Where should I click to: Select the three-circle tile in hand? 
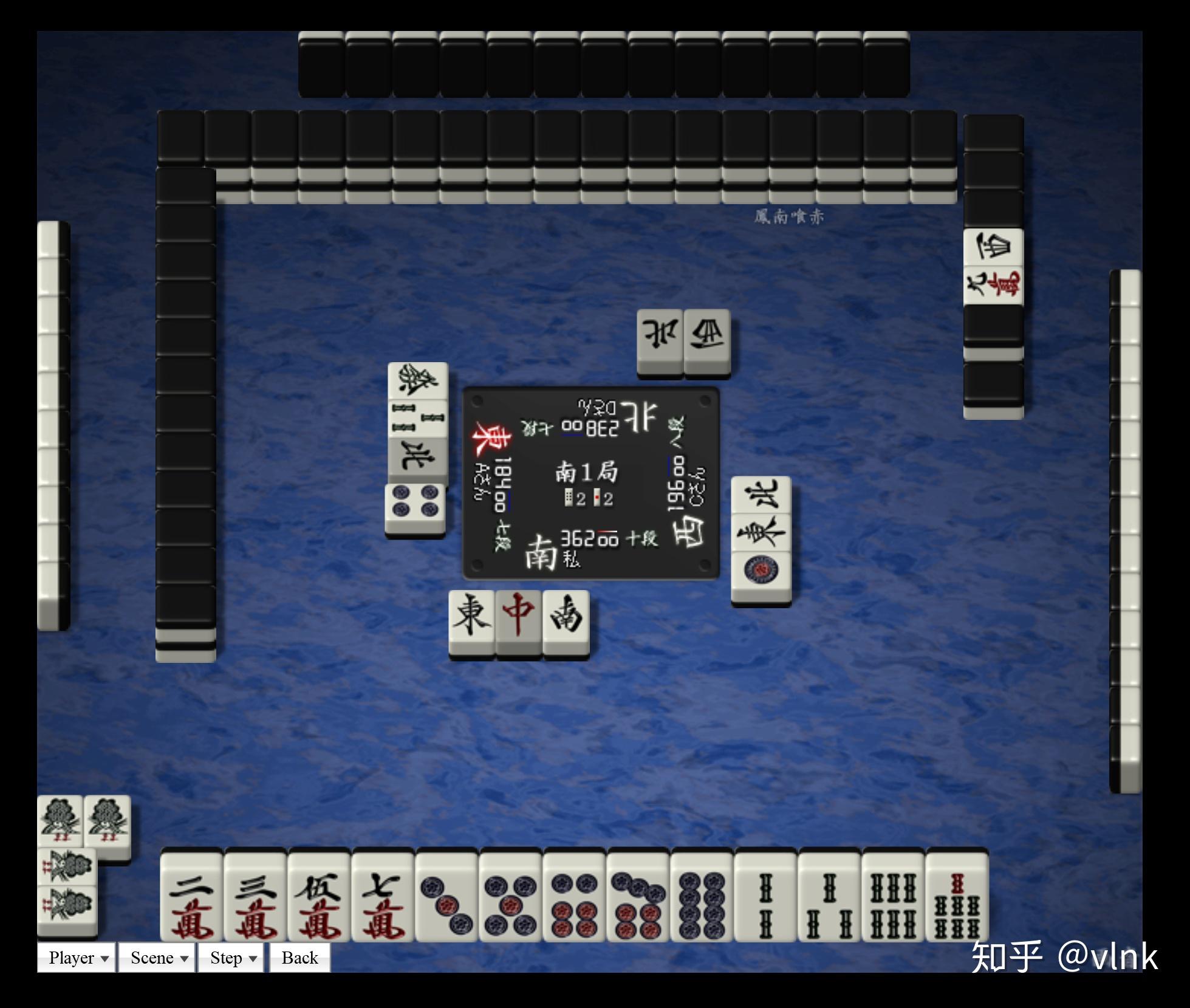pos(446,897)
